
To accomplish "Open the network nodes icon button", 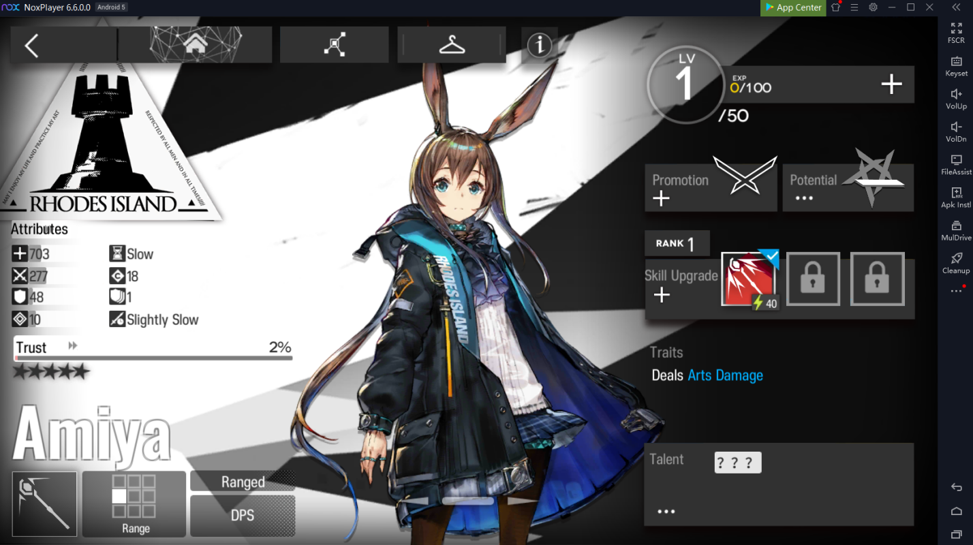I will tap(334, 45).
